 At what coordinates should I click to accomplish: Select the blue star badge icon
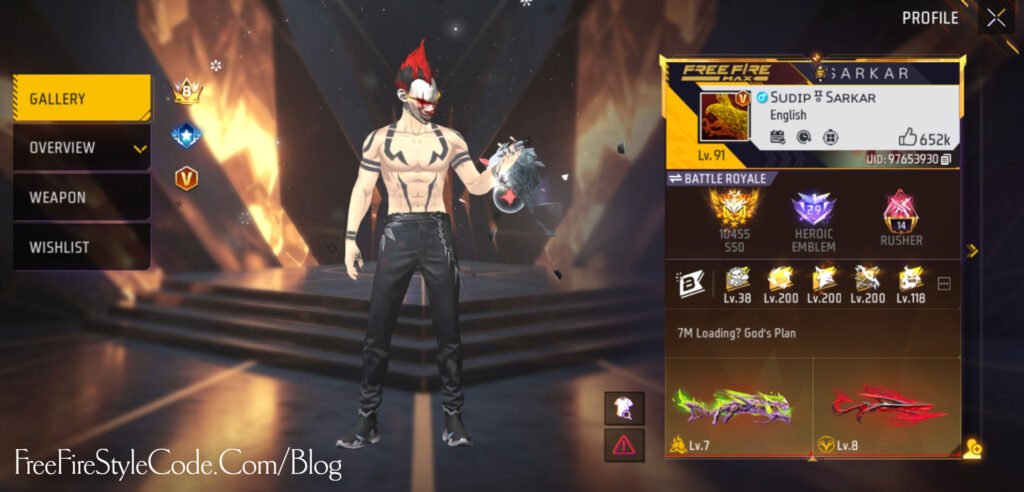186,135
